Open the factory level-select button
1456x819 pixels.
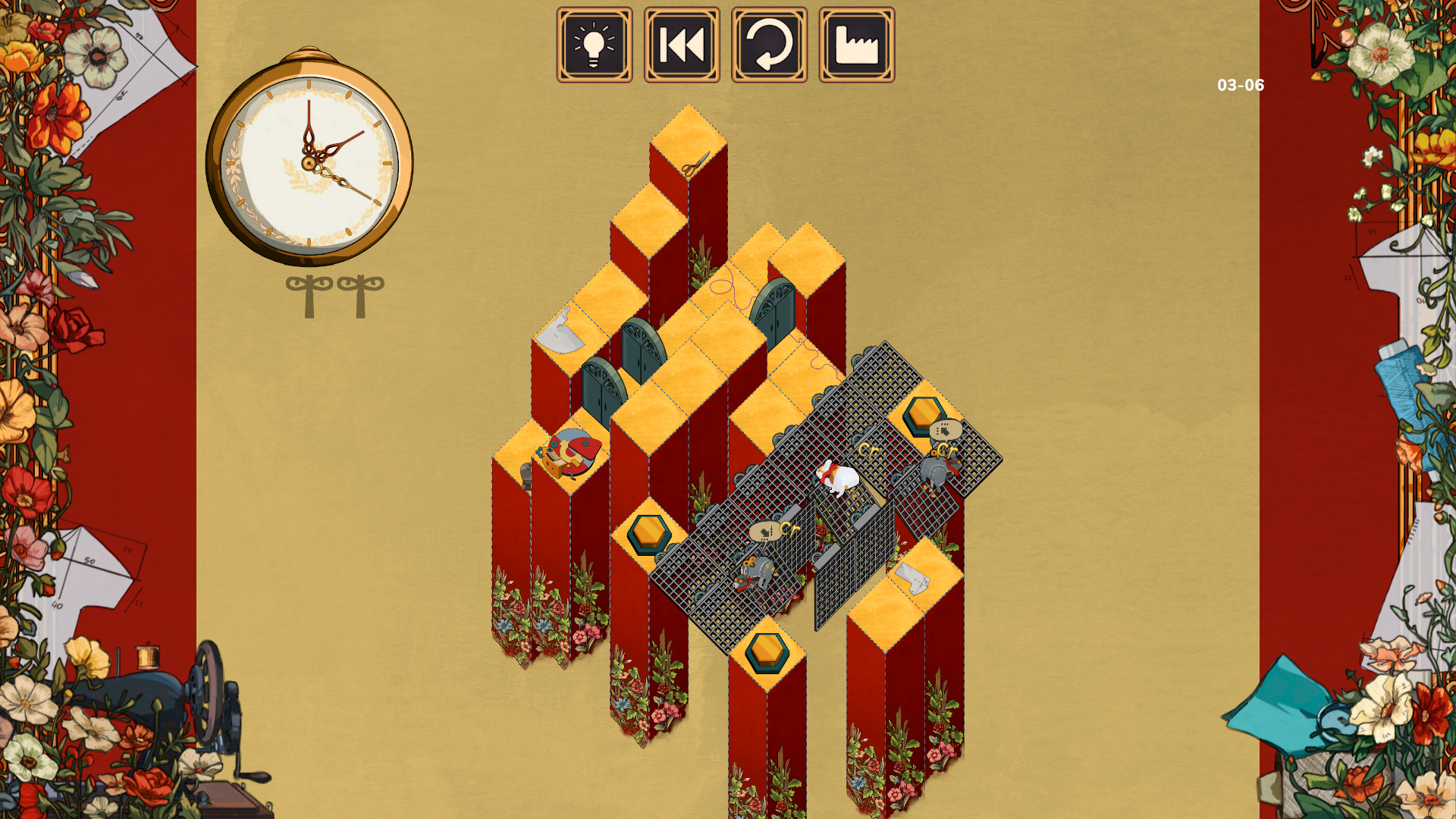coord(856,45)
